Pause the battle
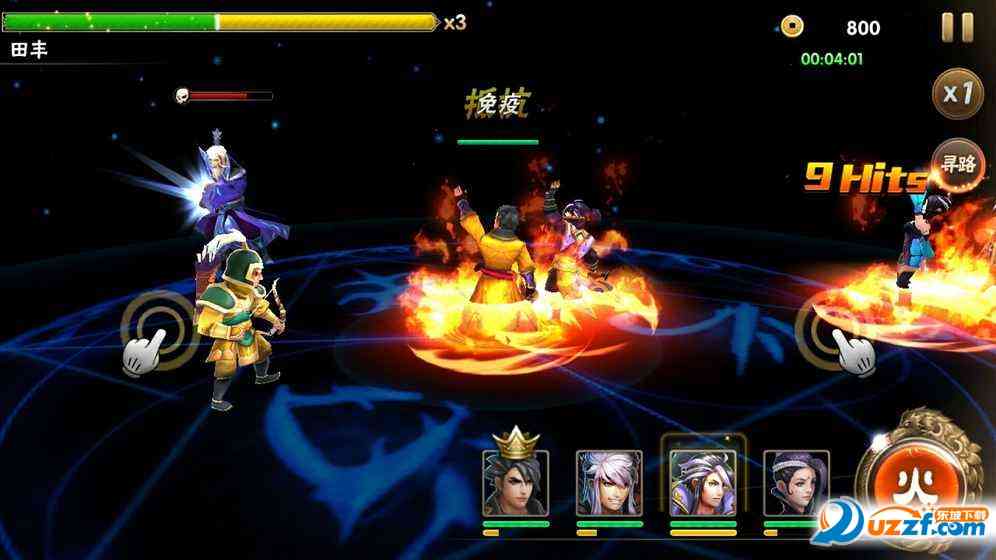 click(x=957, y=27)
